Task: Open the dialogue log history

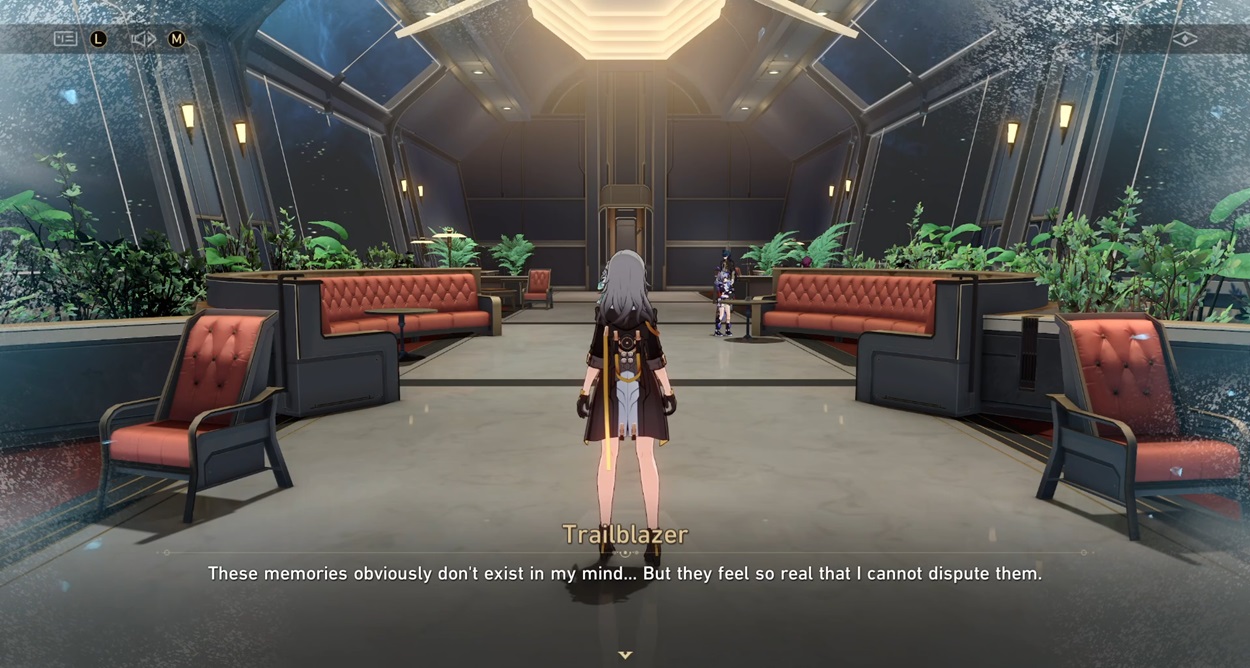Action: 65,39
